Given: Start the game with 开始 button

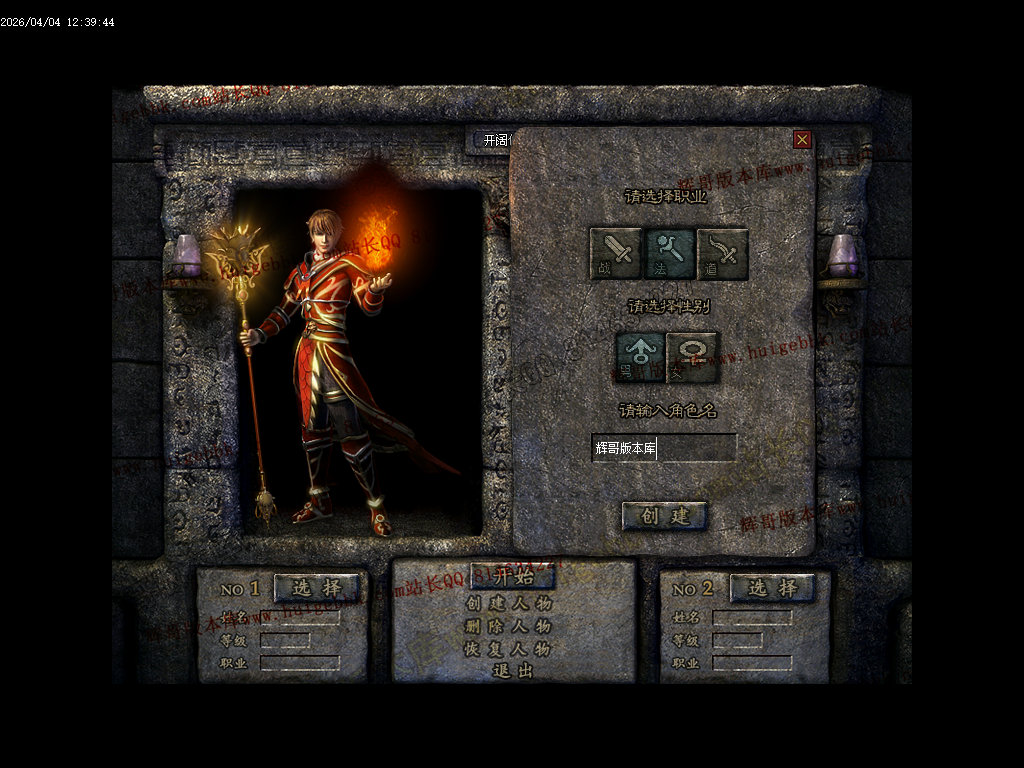Looking at the screenshot, I should [513, 577].
